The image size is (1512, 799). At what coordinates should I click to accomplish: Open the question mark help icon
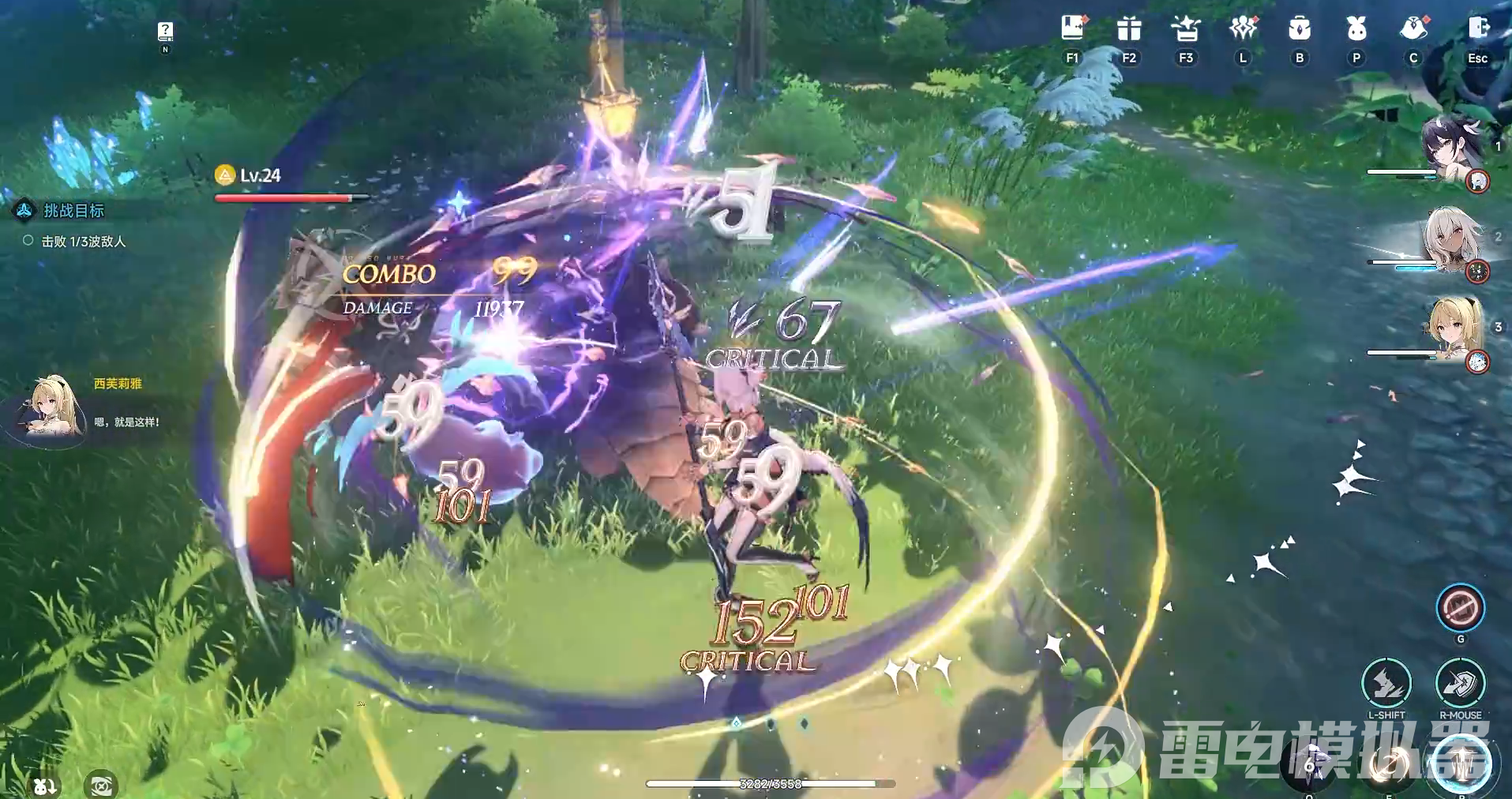click(x=165, y=31)
